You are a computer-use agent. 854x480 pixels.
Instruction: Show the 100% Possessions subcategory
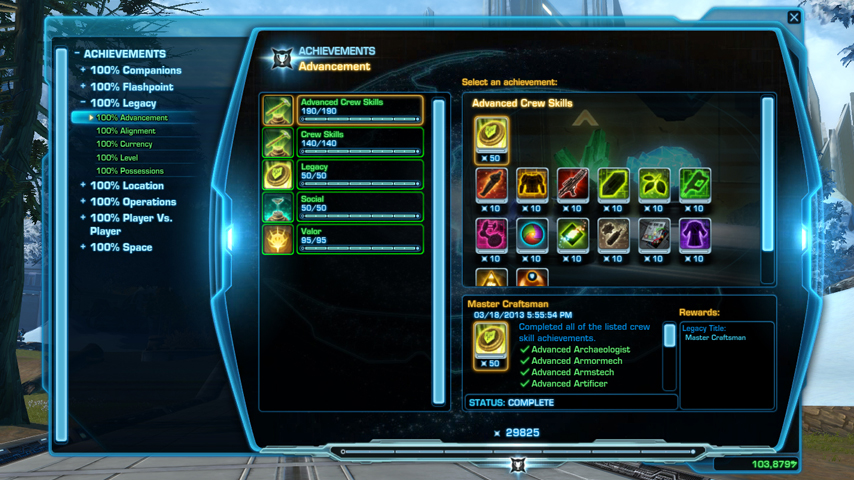[x=128, y=171]
